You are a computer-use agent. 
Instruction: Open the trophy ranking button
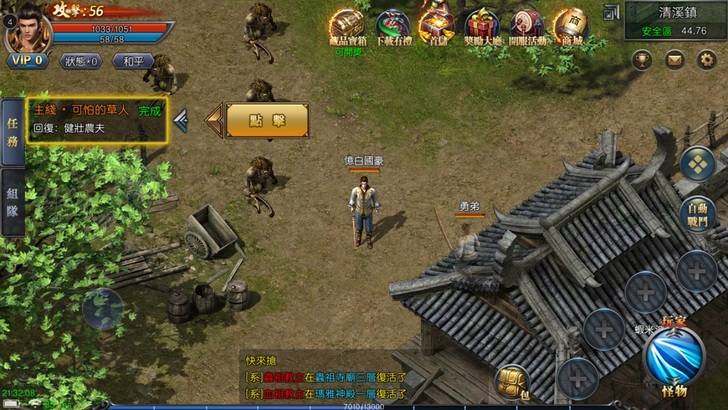[x=642, y=60]
